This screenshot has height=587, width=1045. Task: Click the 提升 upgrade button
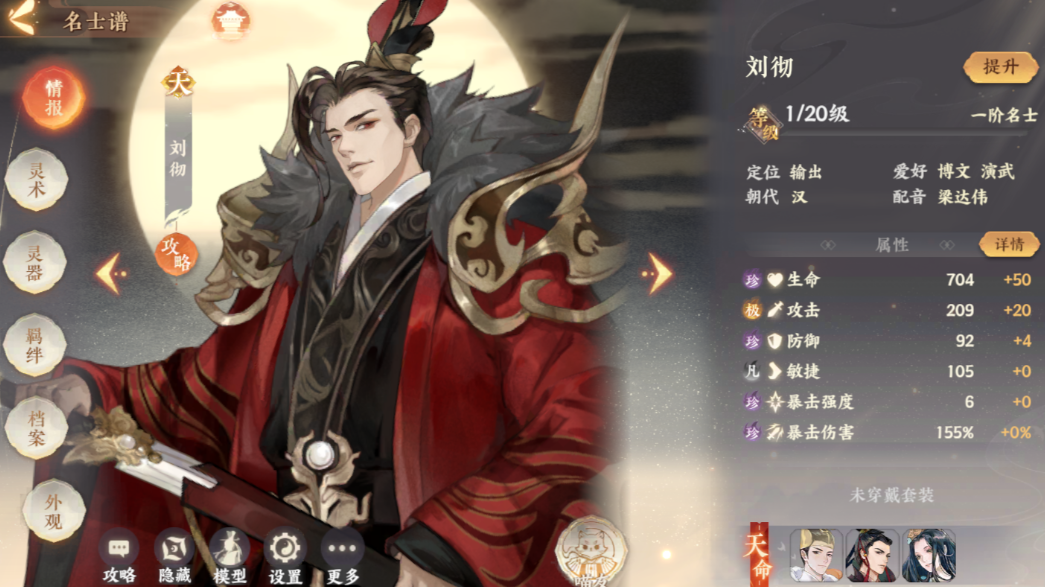(1000, 67)
